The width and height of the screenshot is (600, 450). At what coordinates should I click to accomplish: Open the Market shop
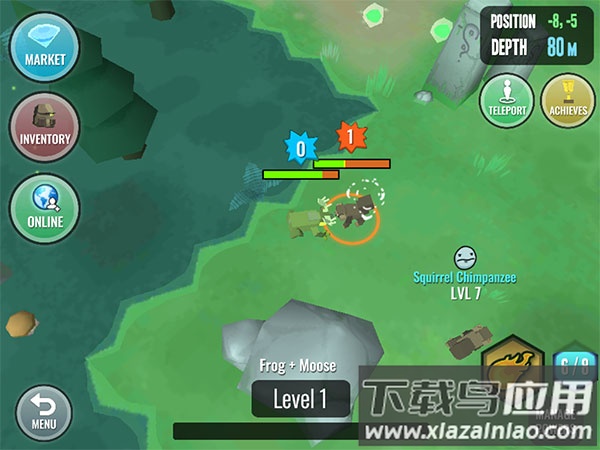(x=45, y=47)
